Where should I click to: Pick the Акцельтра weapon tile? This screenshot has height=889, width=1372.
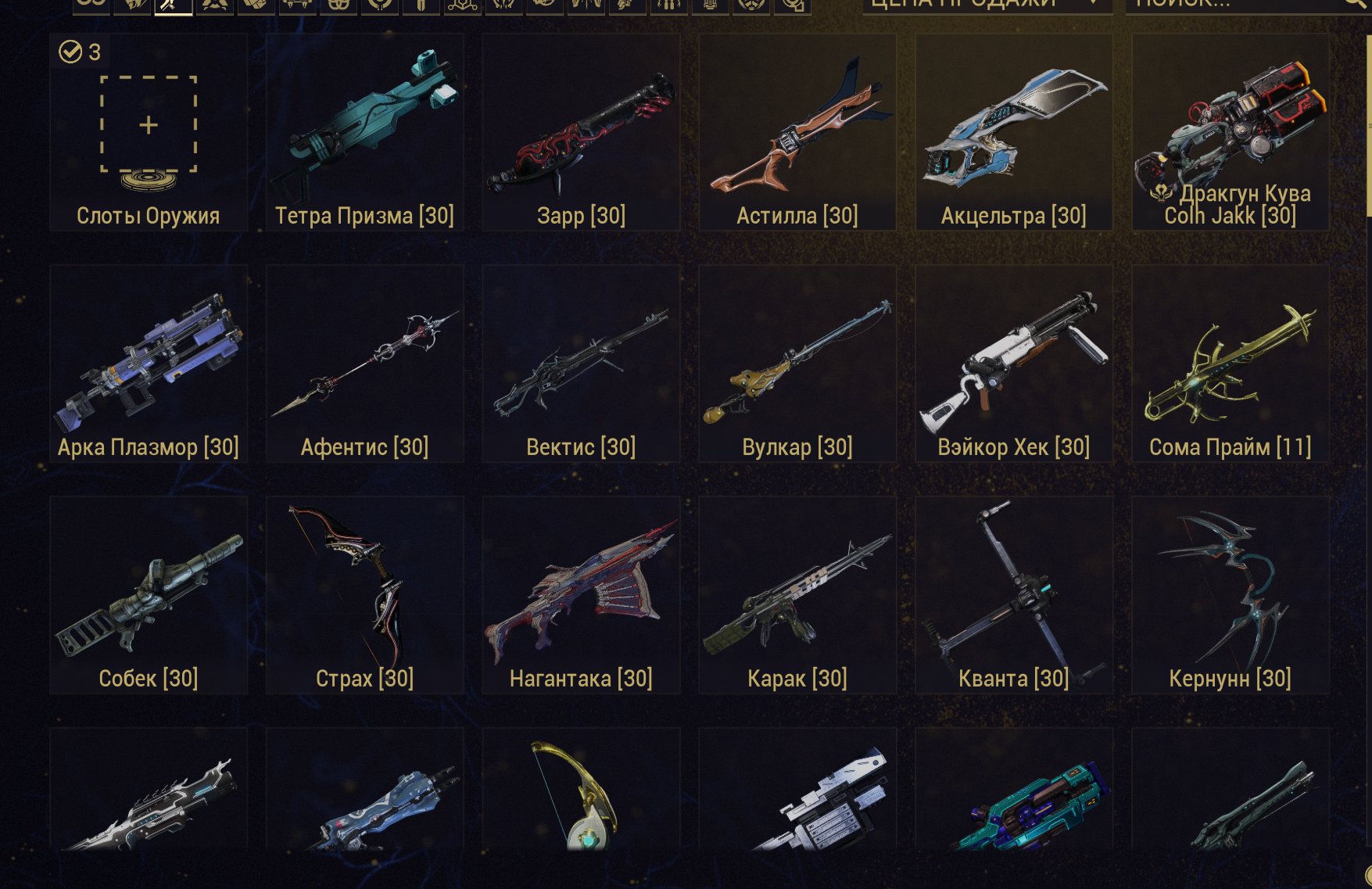pos(1014,131)
